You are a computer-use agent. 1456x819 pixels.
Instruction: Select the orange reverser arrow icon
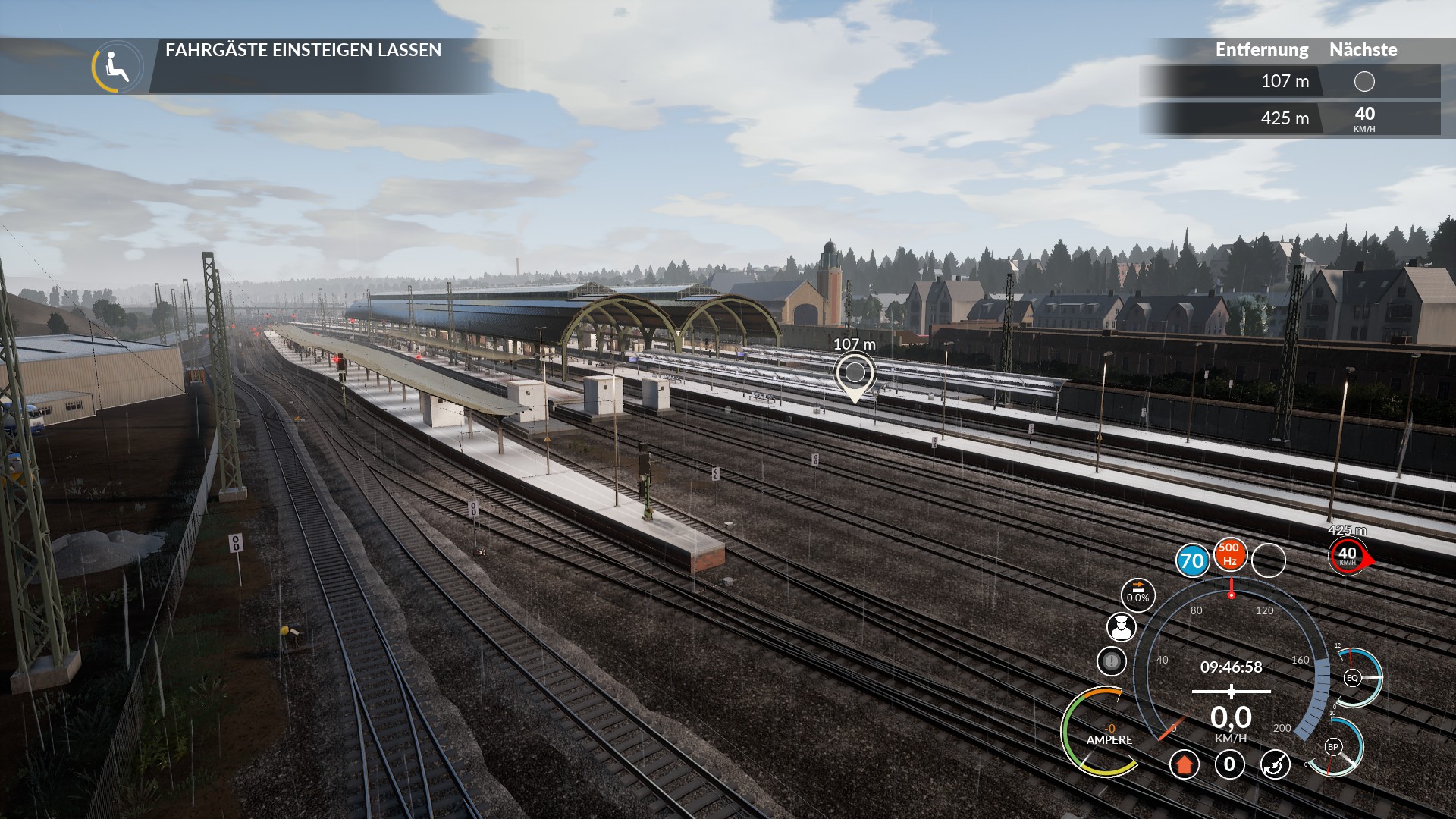[1184, 764]
